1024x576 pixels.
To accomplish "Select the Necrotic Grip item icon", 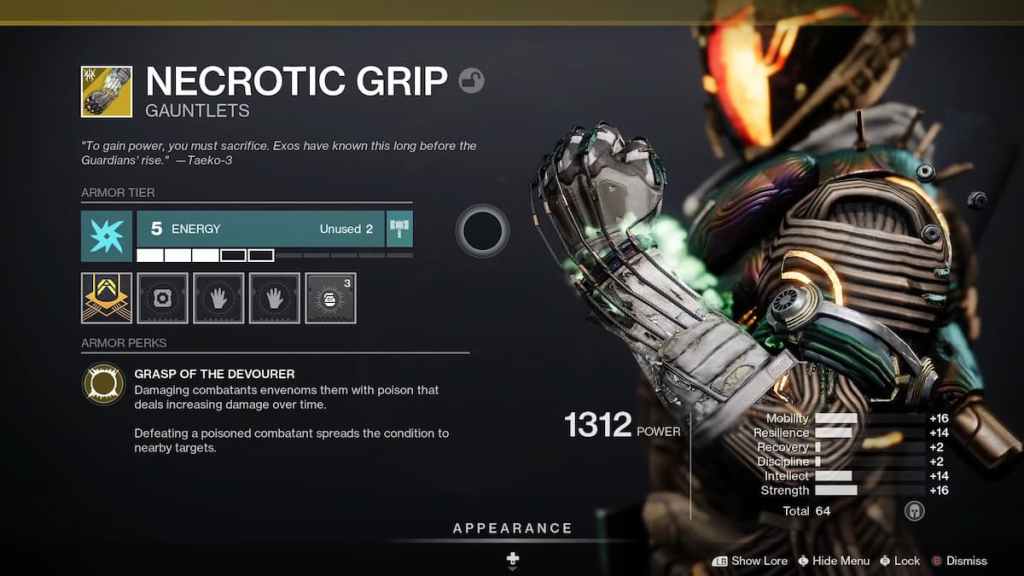I will point(106,91).
